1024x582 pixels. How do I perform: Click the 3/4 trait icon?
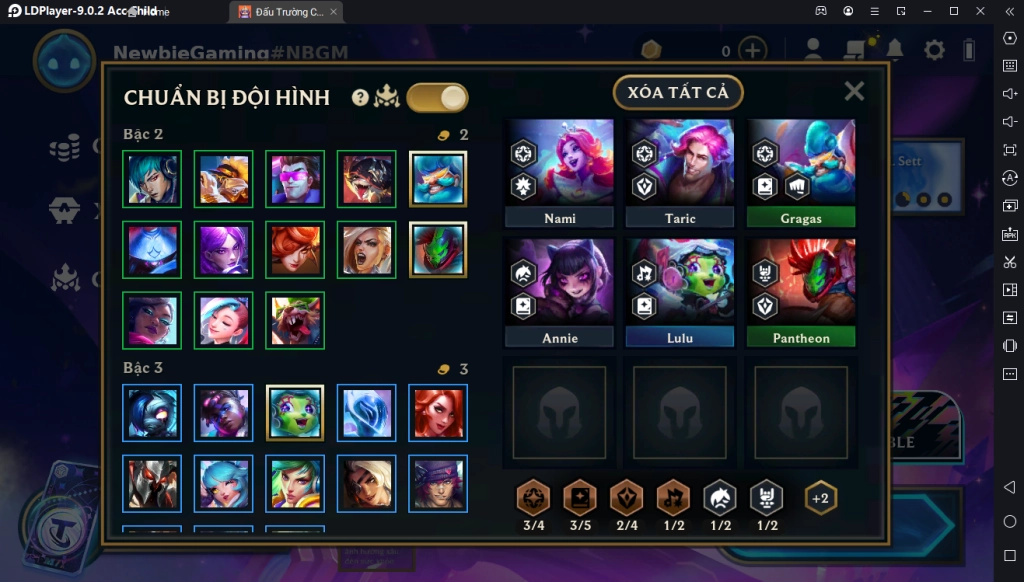pyautogui.click(x=532, y=497)
